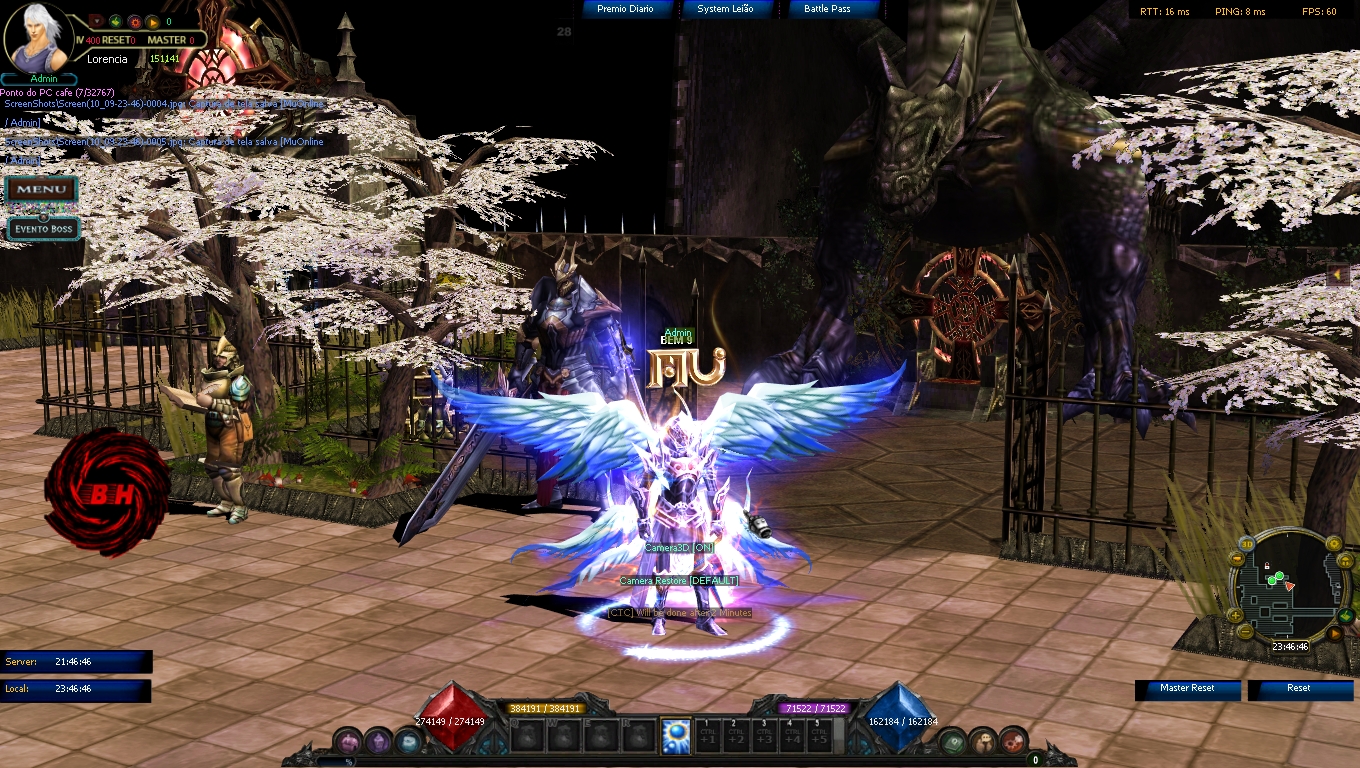1360x768 pixels.
Task: Select the glowing blue orb skill in the hotbar
Action: tap(674, 736)
